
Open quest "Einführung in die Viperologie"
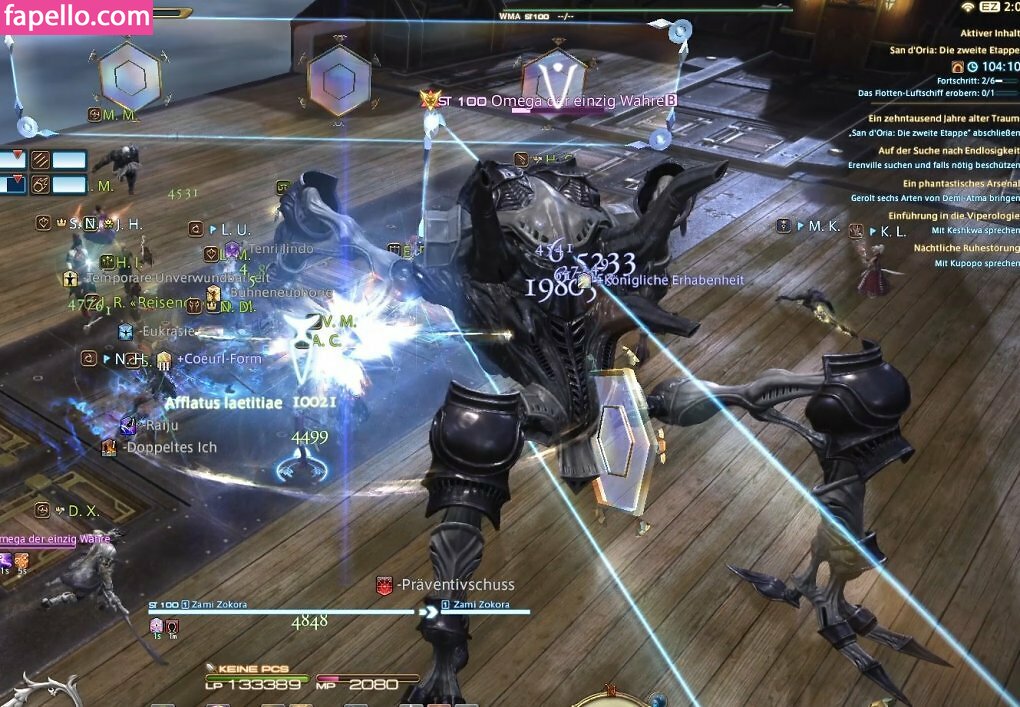954,215
